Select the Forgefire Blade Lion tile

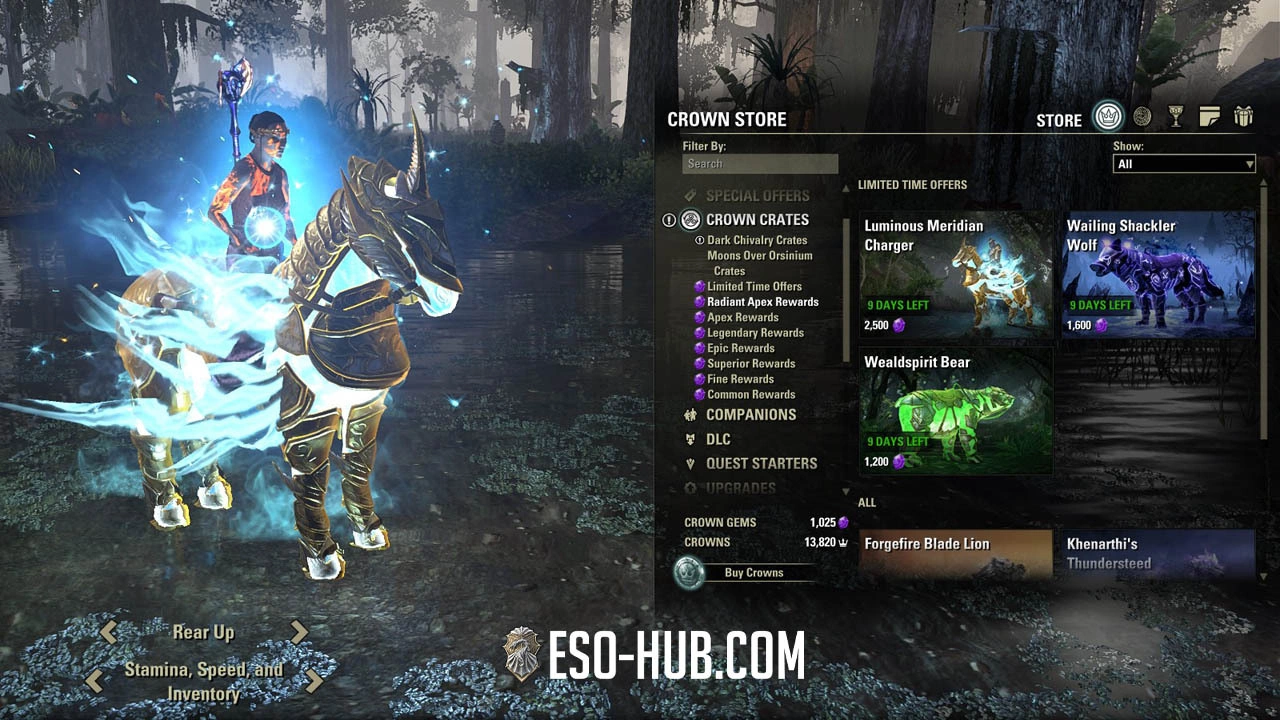tap(956, 553)
